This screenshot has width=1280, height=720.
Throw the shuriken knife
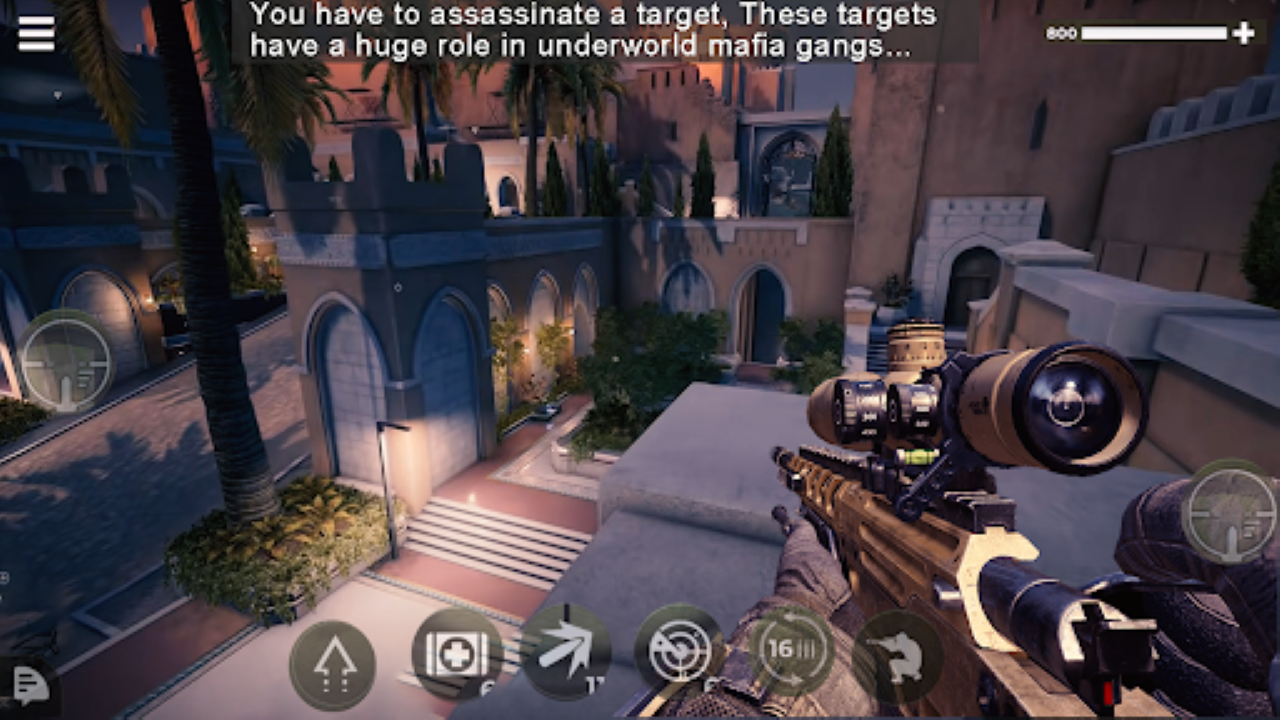565,650
